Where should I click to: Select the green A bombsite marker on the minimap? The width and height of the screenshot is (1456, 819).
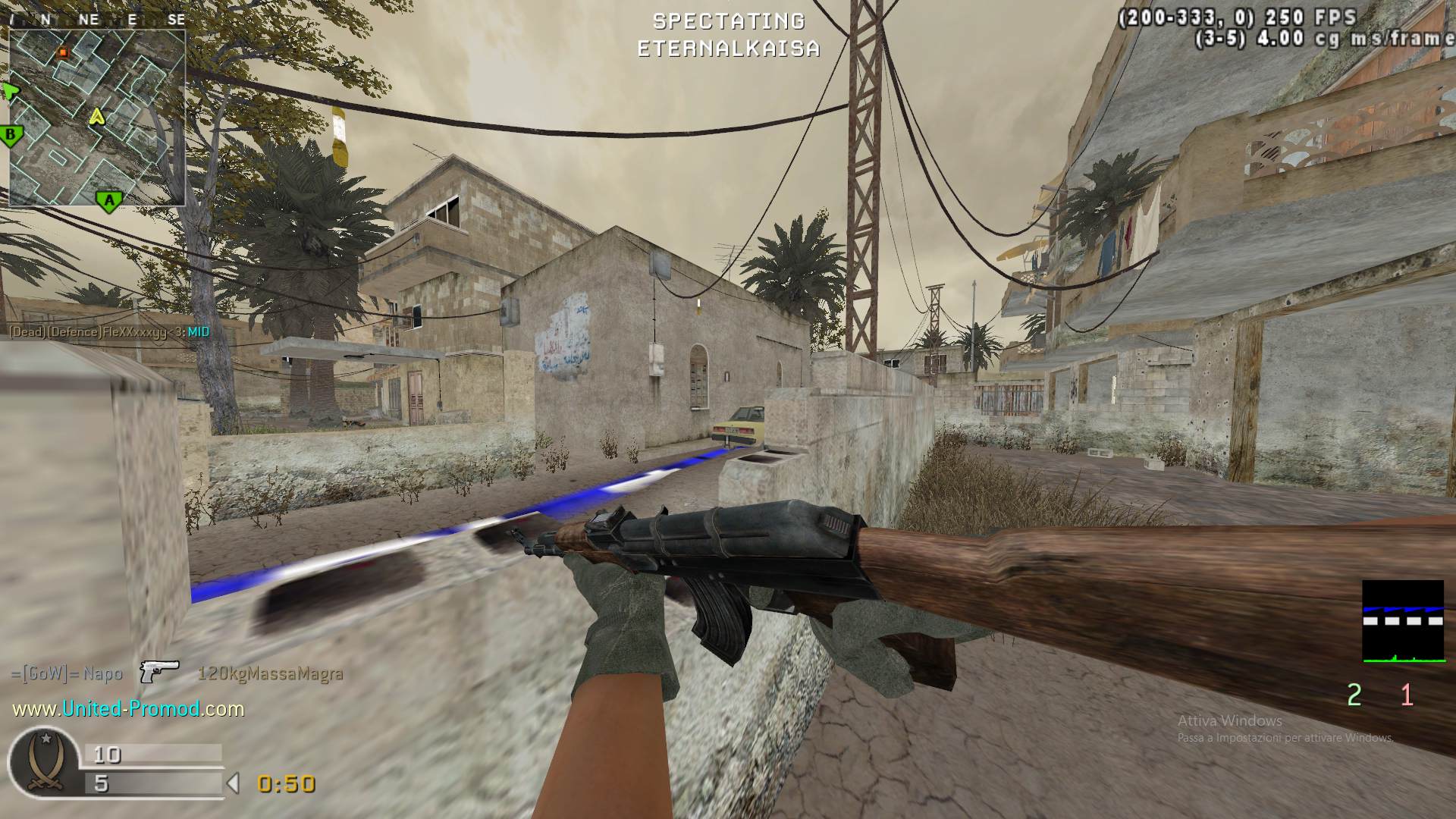tap(109, 201)
